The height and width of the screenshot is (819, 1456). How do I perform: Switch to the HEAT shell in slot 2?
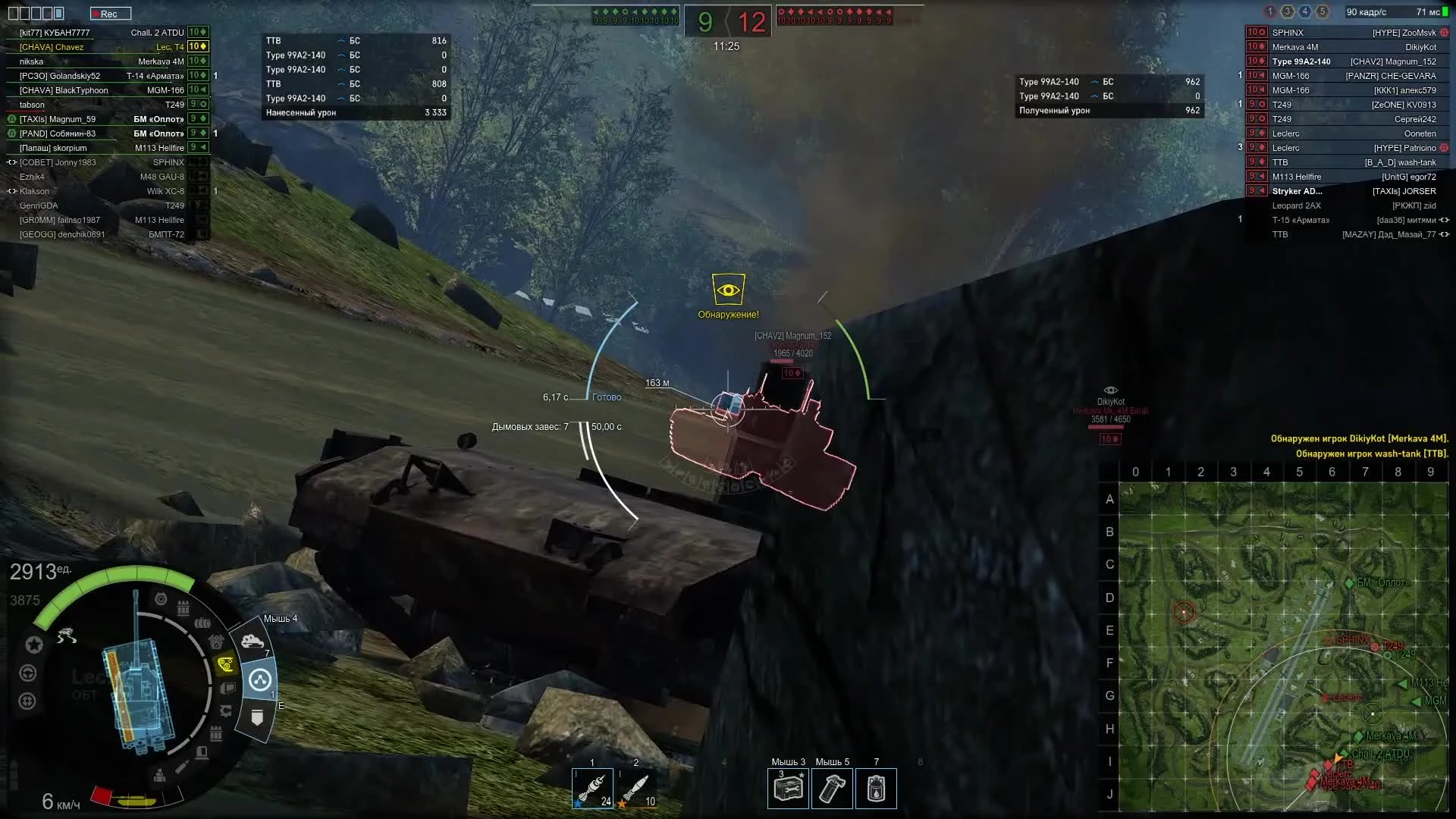click(x=637, y=789)
